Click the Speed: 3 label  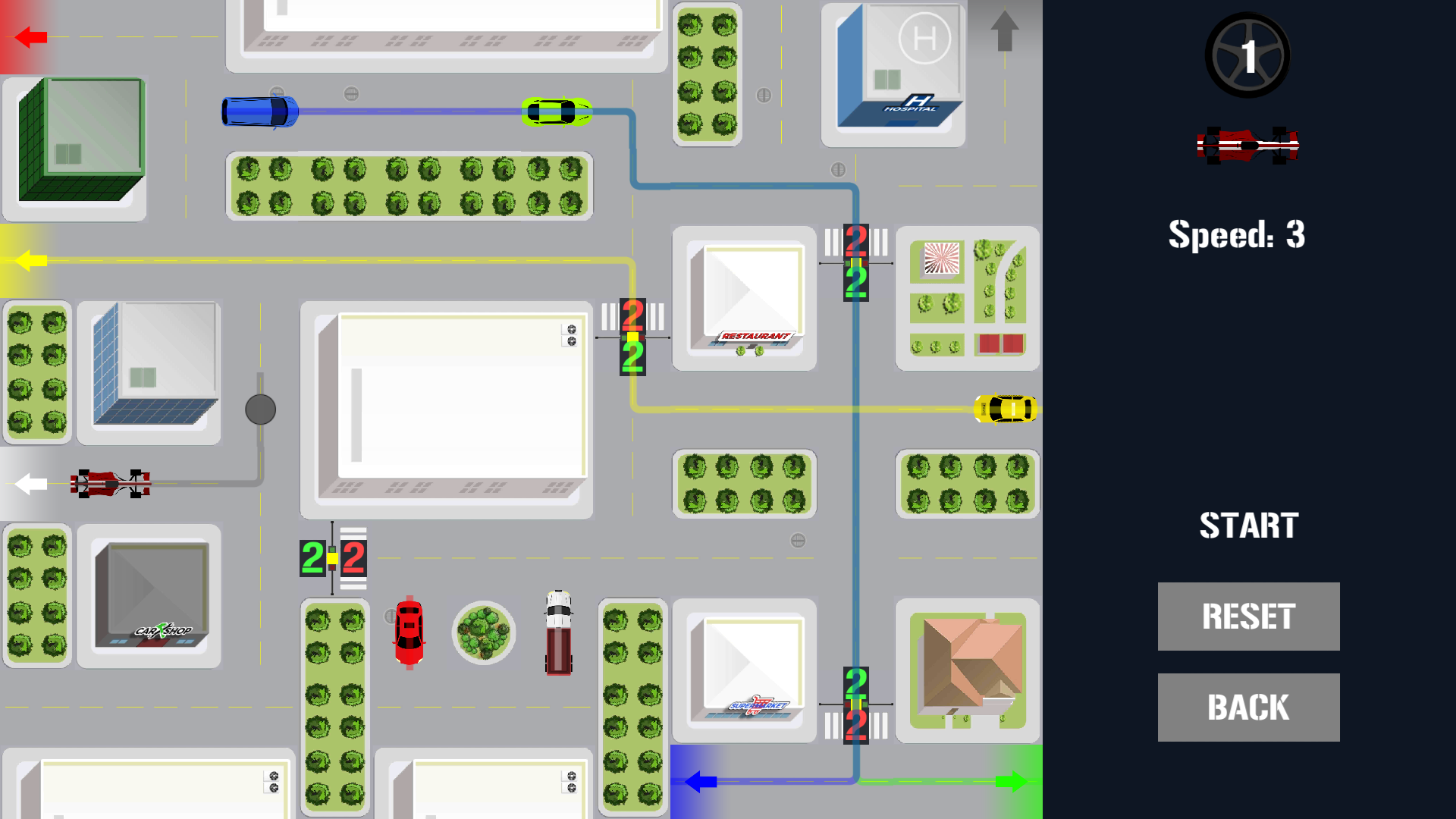pyautogui.click(x=1236, y=235)
